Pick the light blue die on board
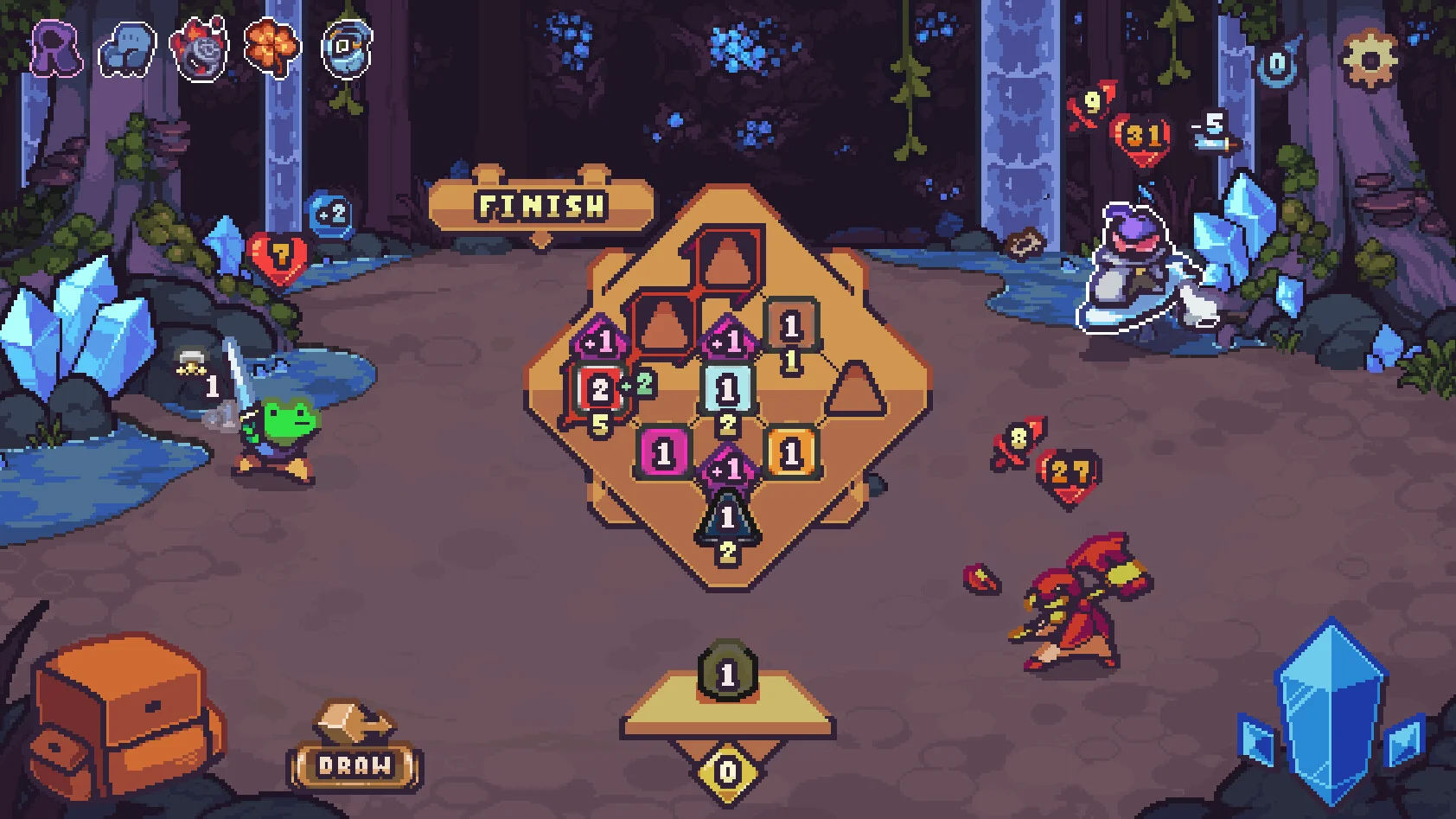The image size is (1456, 819). 727,390
